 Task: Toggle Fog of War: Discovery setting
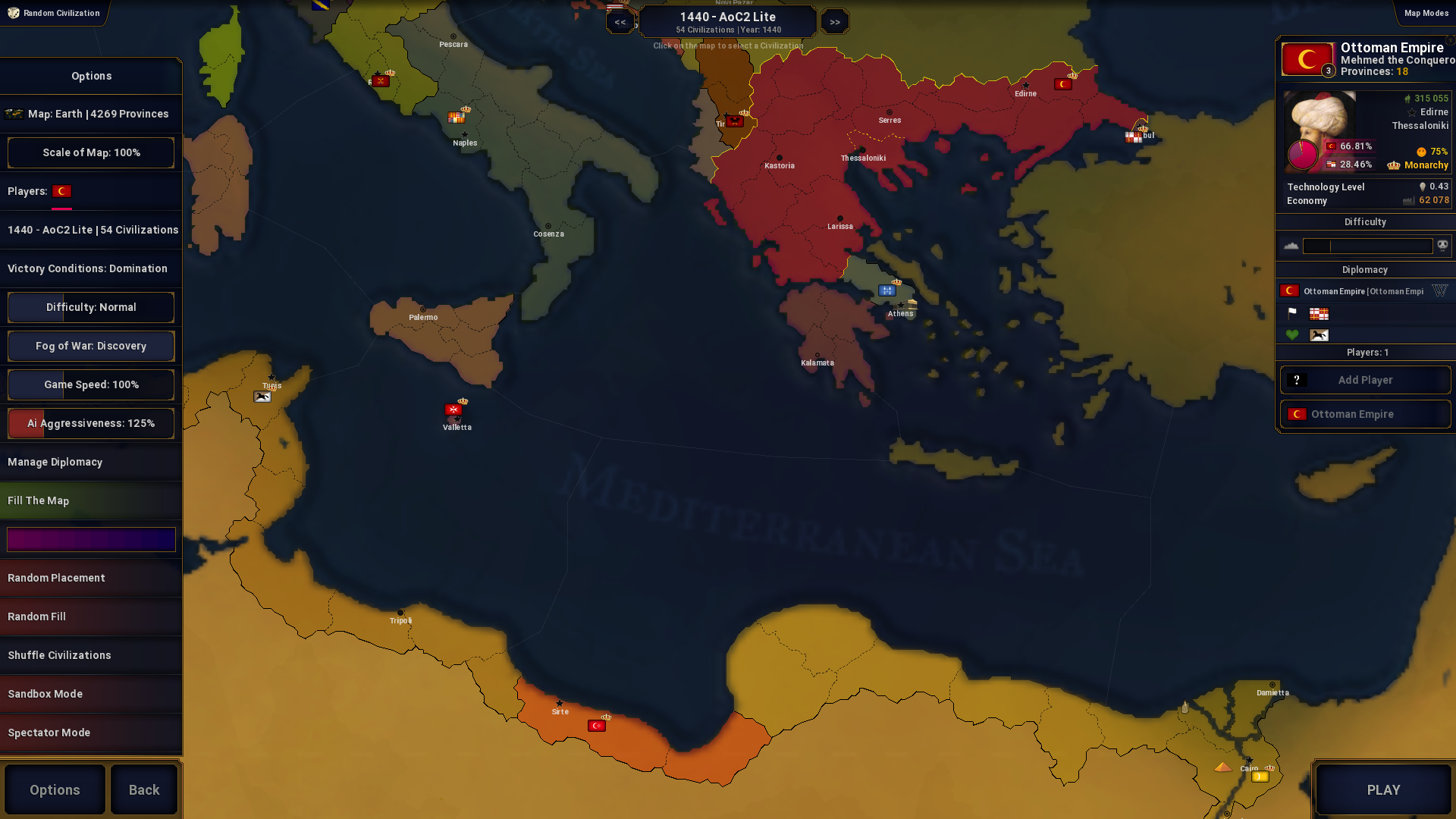(x=91, y=346)
